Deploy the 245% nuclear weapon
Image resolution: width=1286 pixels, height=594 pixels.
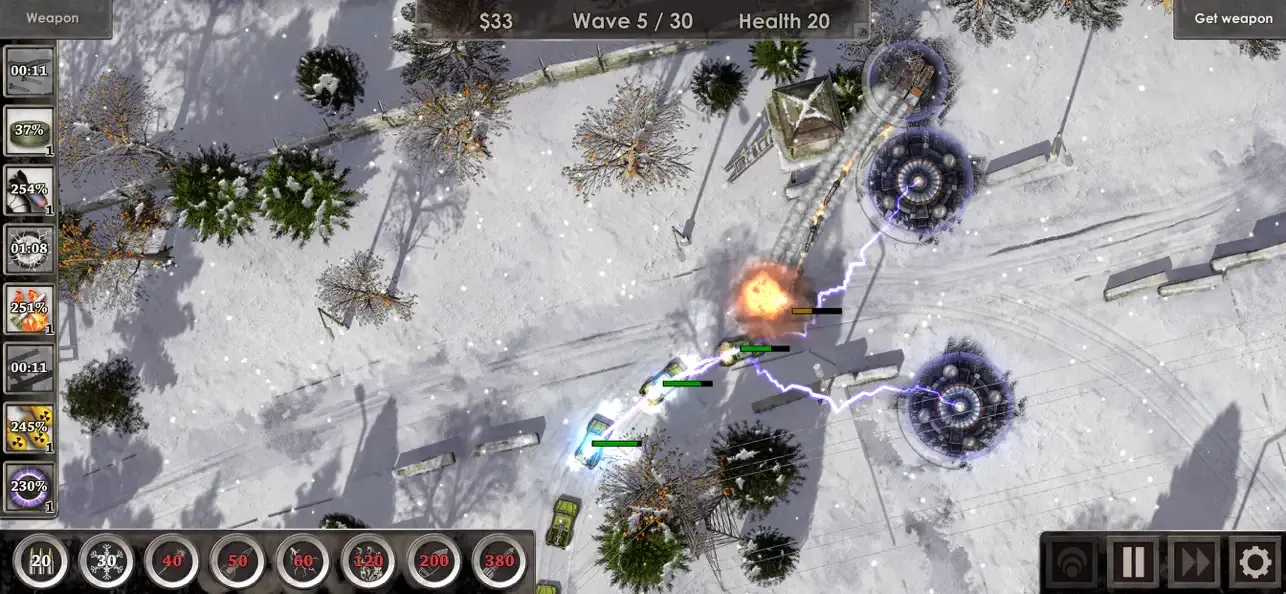point(29,427)
